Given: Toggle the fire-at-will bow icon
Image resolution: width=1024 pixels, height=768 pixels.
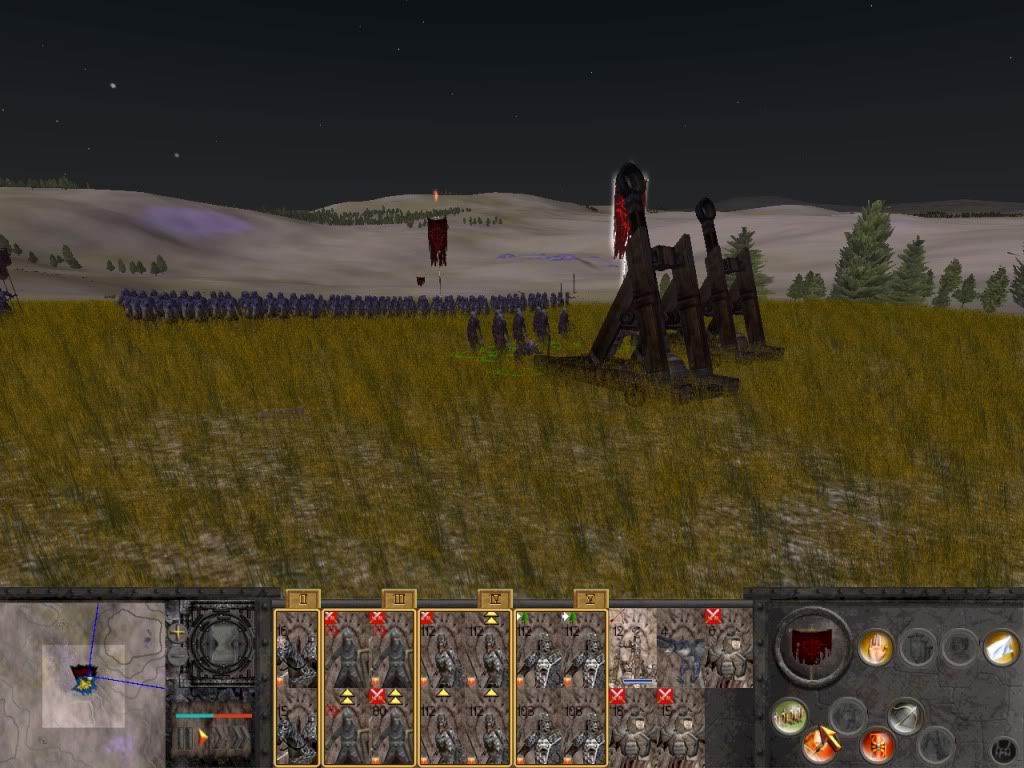Looking at the screenshot, I should coord(905,716).
